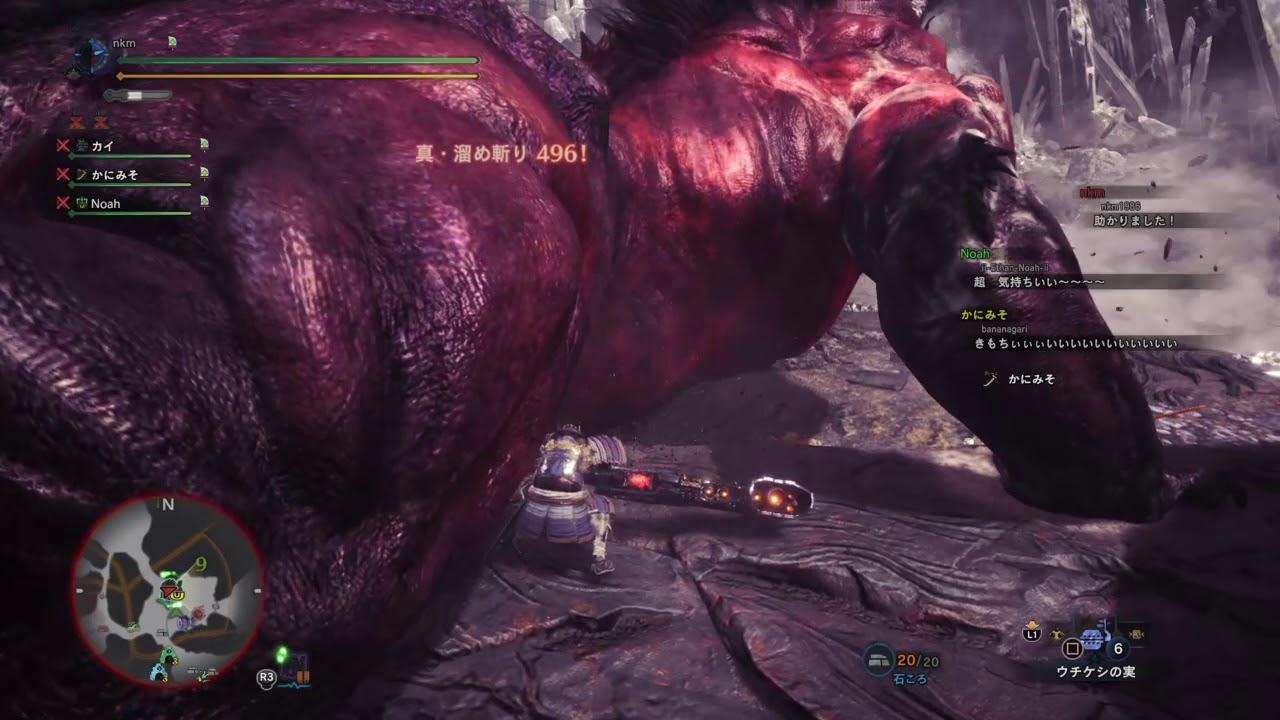Click the nkm player name above the health bar
Viewport: 1280px width, 720px height.
click(124, 43)
